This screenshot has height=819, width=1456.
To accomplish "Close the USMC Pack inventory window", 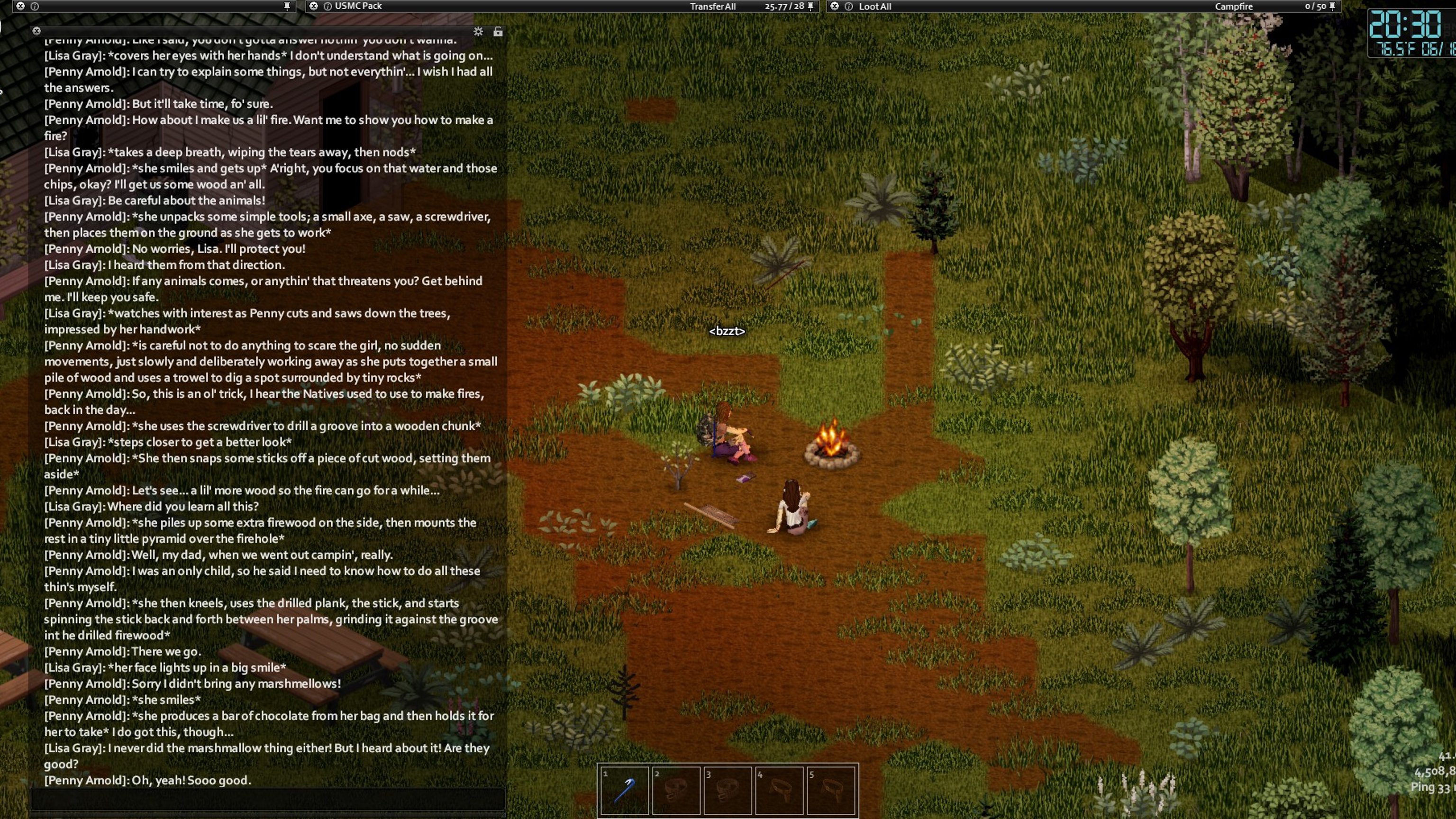I will click(314, 6).
